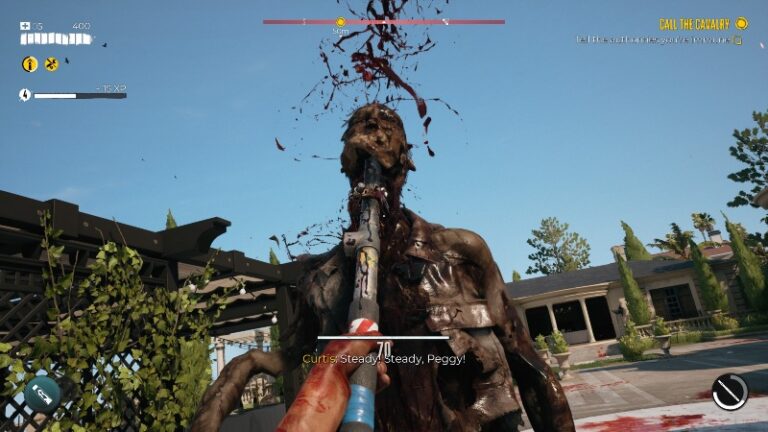Click the yellow exclamation status icon
The height and width of the screenshot is (432, 768).
(30, 64)
